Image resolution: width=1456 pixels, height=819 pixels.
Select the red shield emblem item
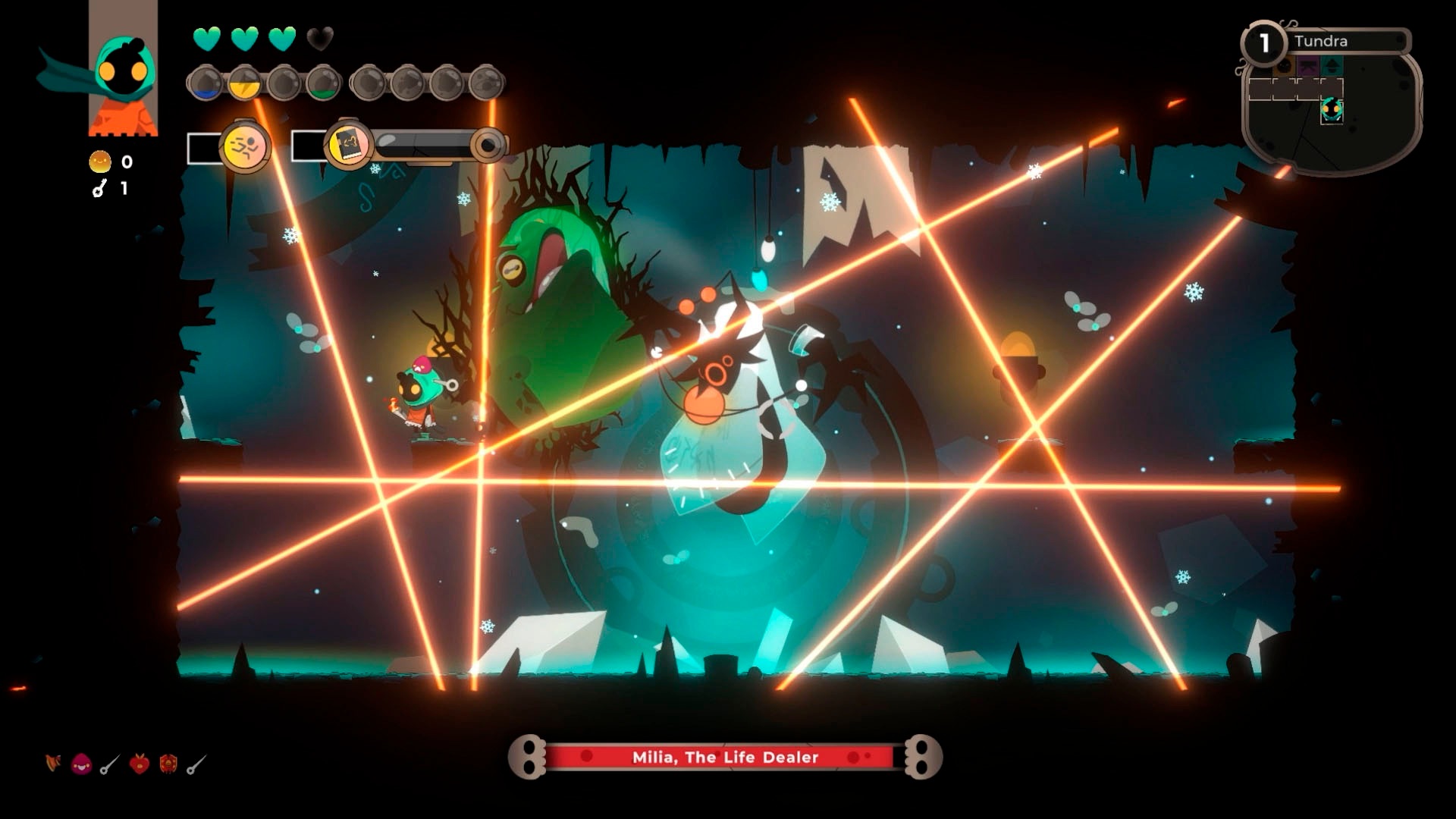click(168, 763)
